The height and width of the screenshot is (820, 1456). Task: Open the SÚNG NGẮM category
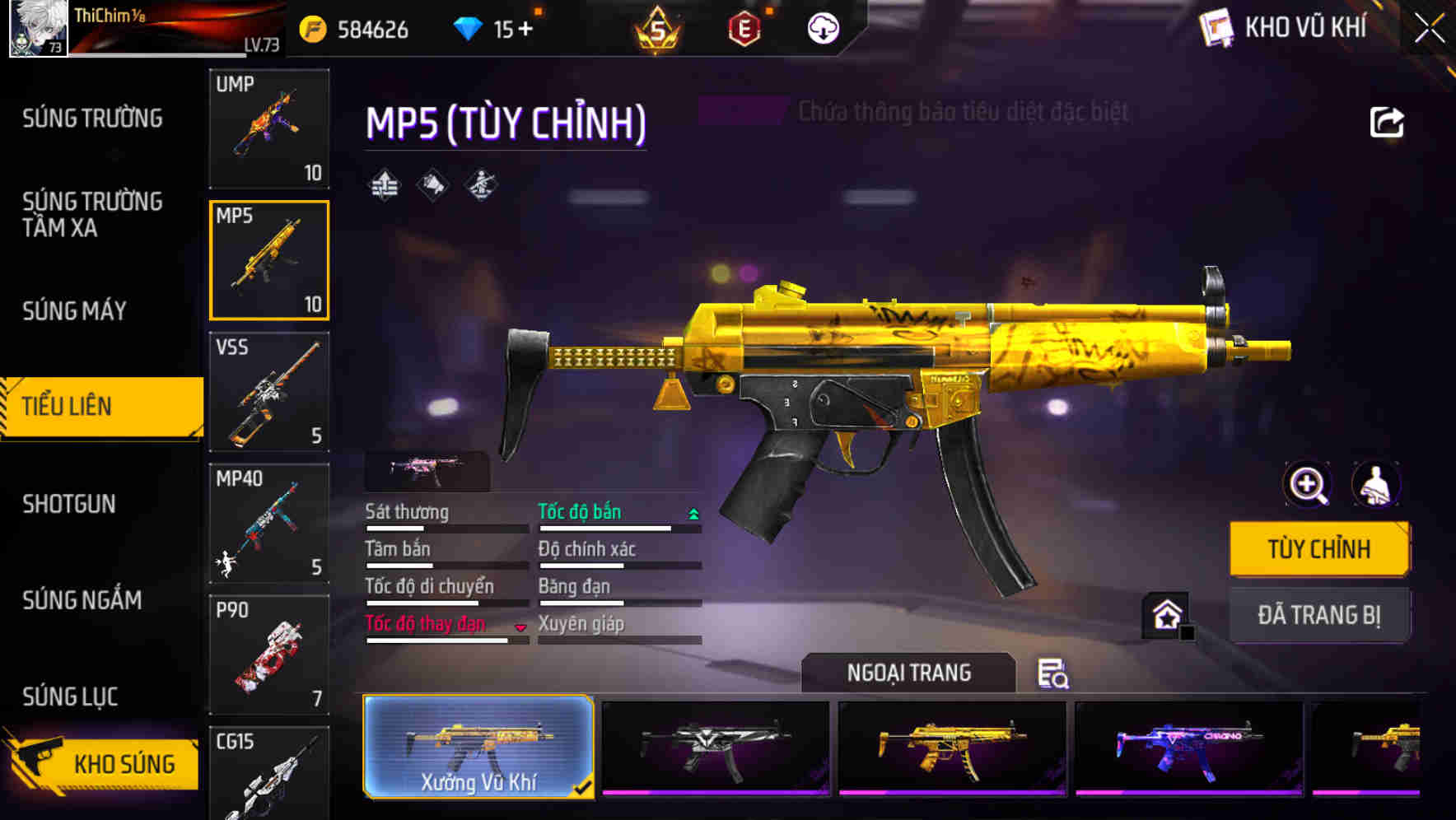point(82,600)
